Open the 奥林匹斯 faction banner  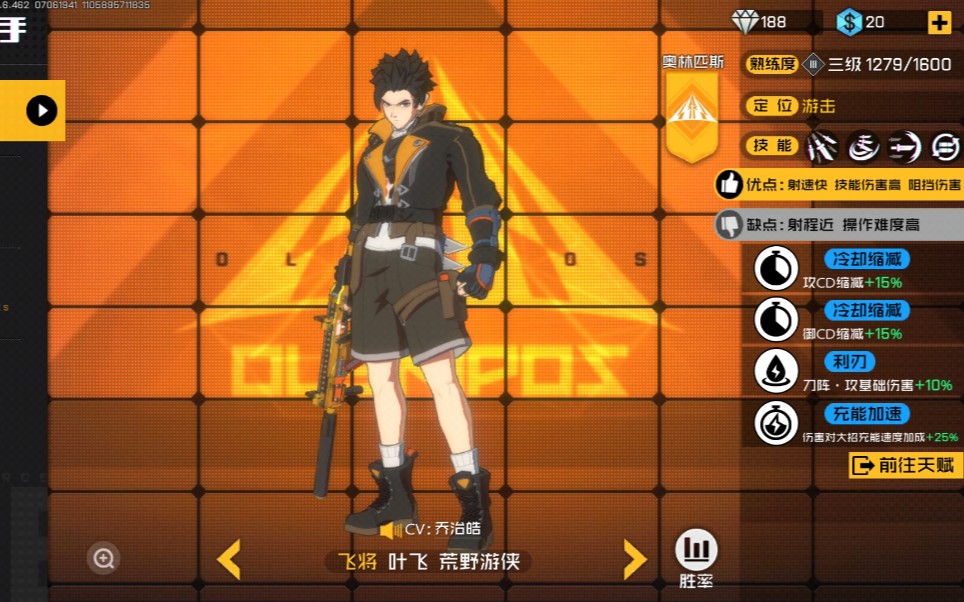coord(692,108)
